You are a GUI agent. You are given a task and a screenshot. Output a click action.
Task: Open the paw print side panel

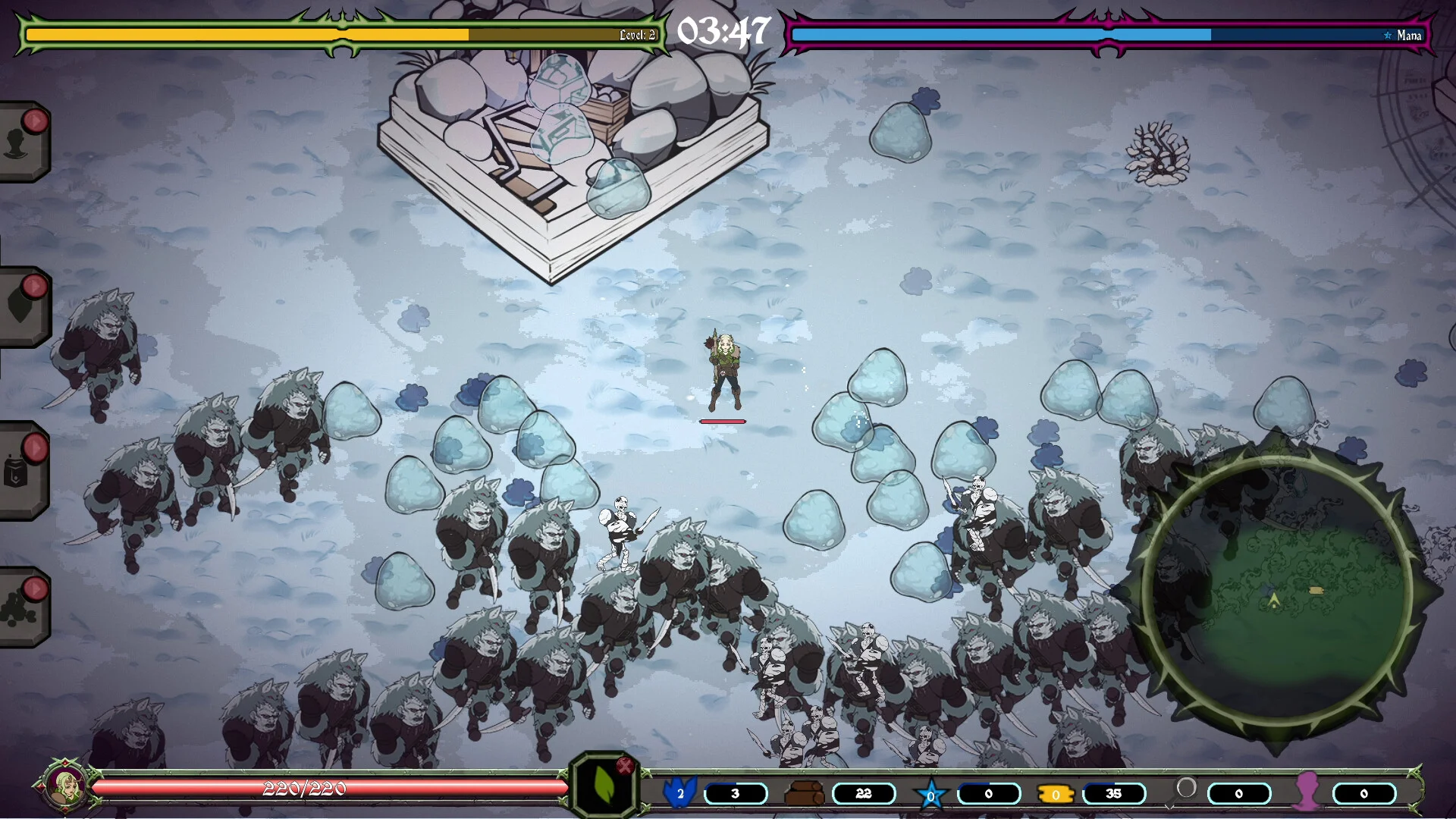[21, 607]
